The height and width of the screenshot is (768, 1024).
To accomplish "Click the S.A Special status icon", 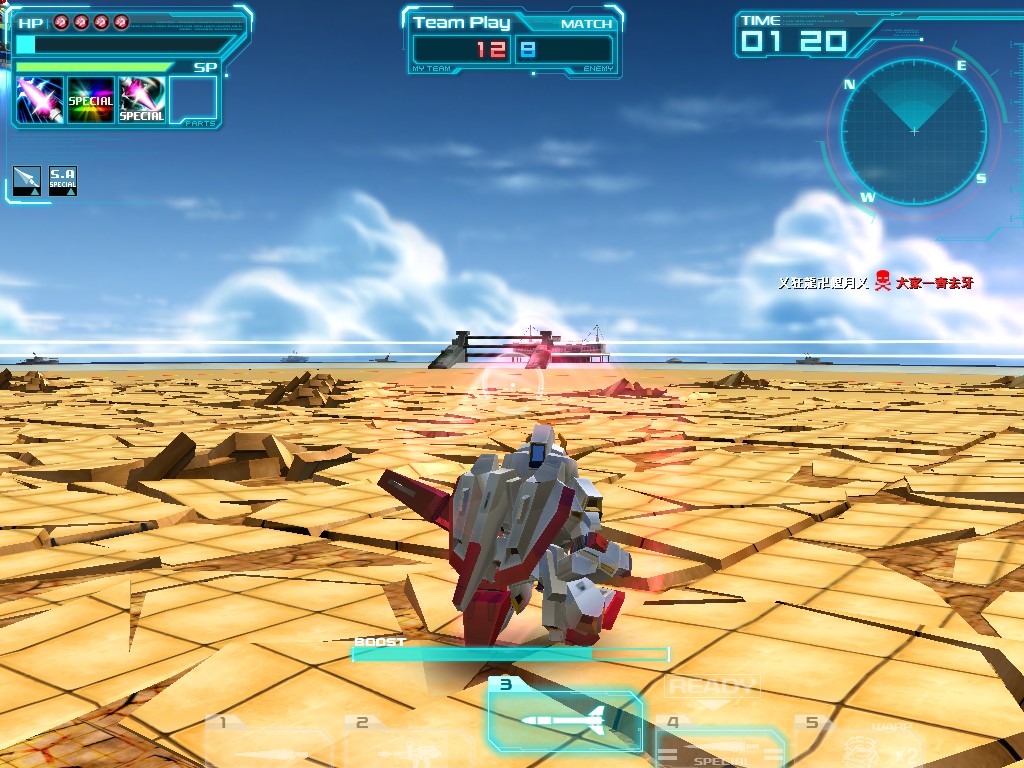I will click(x=62, y=180).
